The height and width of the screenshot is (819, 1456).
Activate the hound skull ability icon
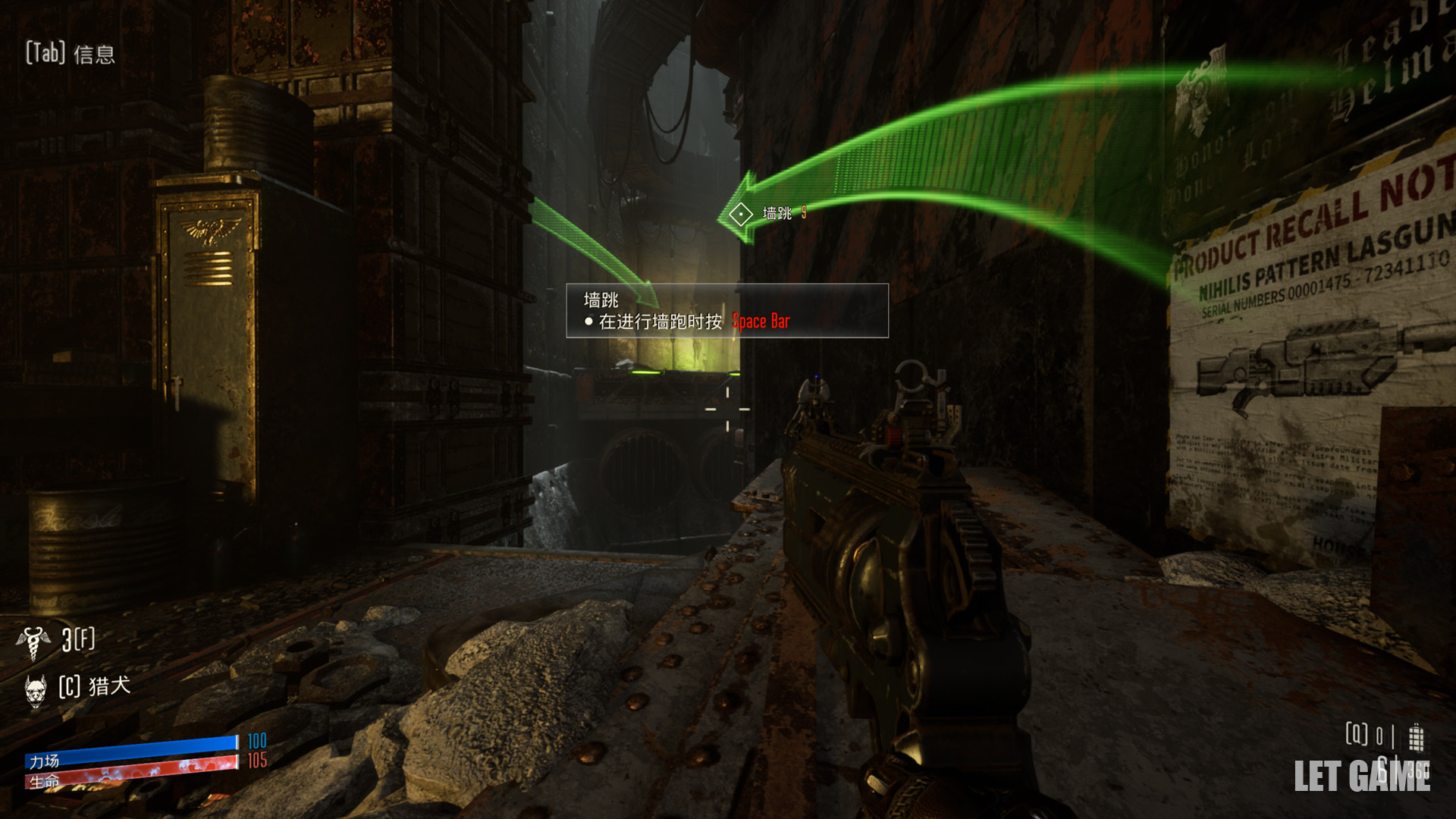(x=36, y=689)
